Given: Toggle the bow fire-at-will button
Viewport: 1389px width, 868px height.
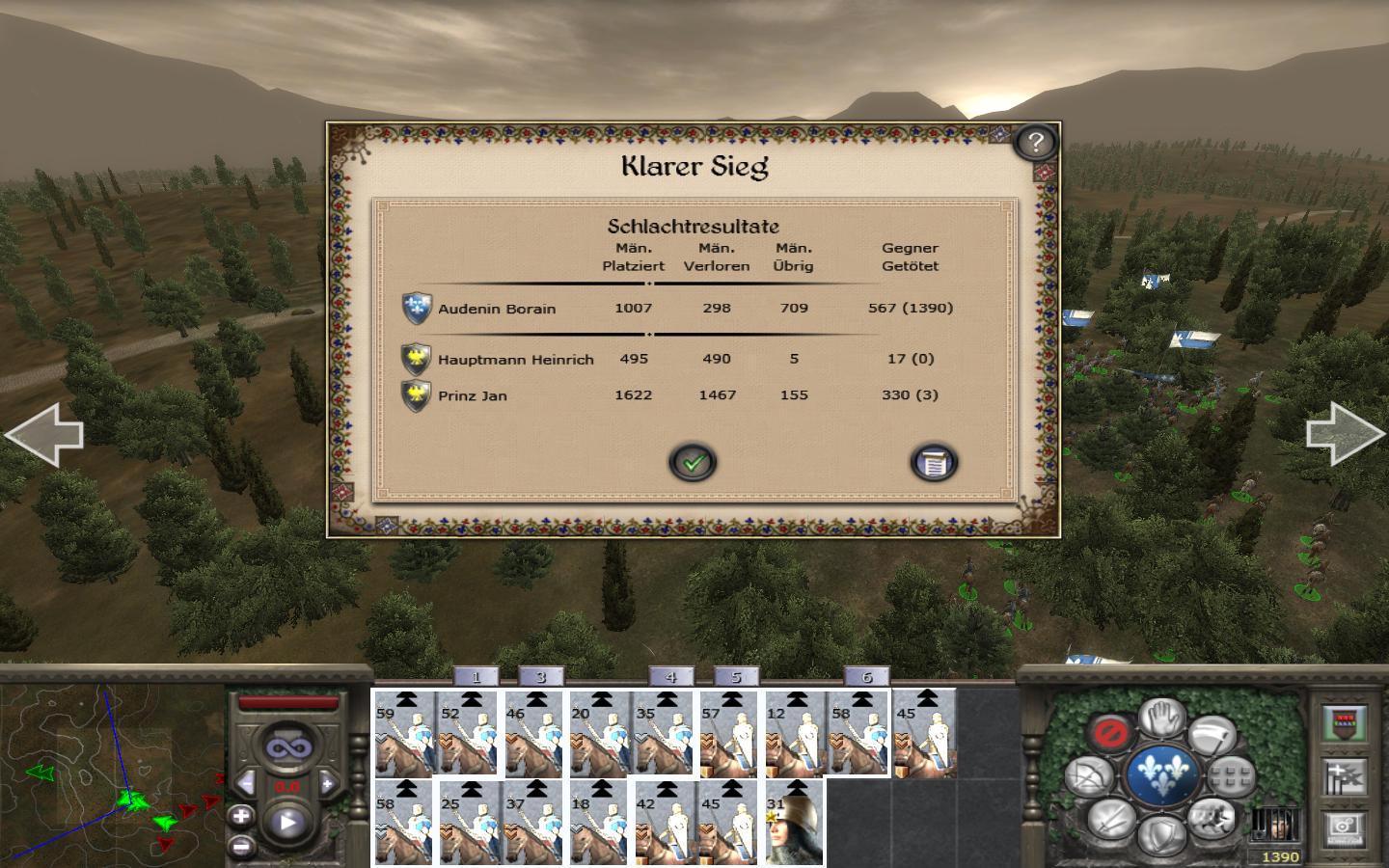Looking at the screenshot, I should [1088, 777].
